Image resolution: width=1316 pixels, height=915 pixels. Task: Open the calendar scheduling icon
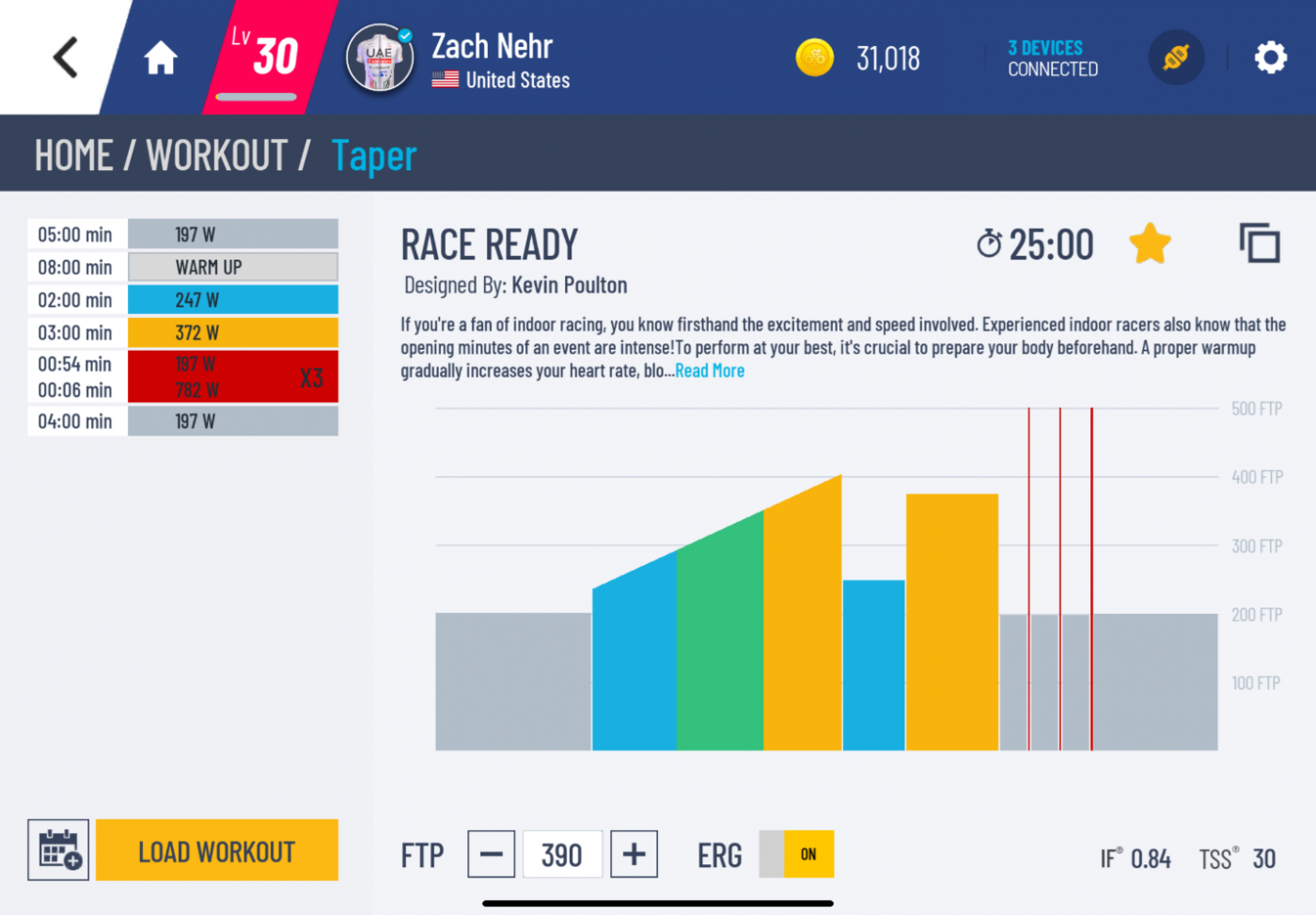[x=57, y=849]
